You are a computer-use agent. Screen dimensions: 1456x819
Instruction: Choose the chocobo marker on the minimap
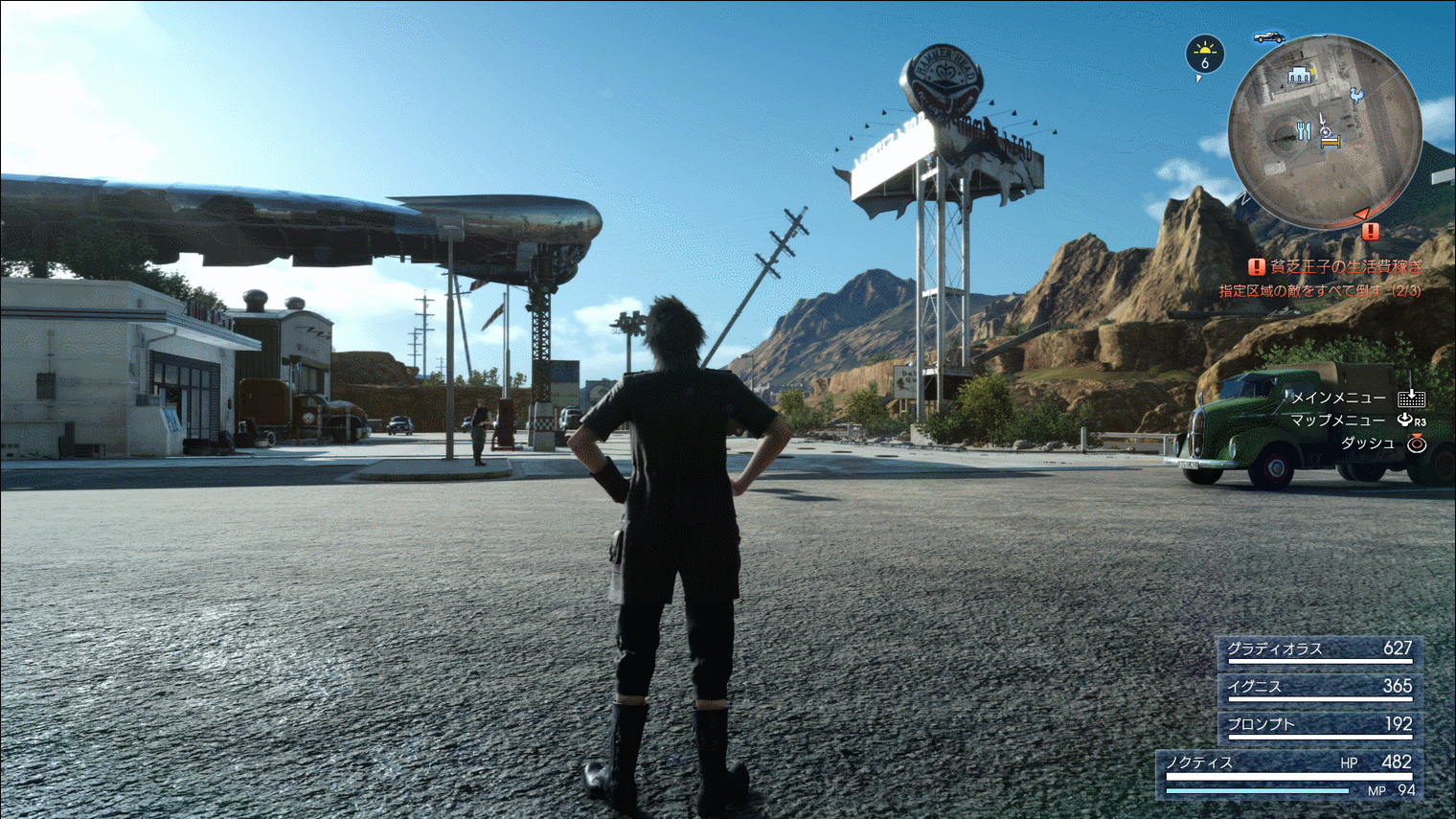(x=1356, y=95)
